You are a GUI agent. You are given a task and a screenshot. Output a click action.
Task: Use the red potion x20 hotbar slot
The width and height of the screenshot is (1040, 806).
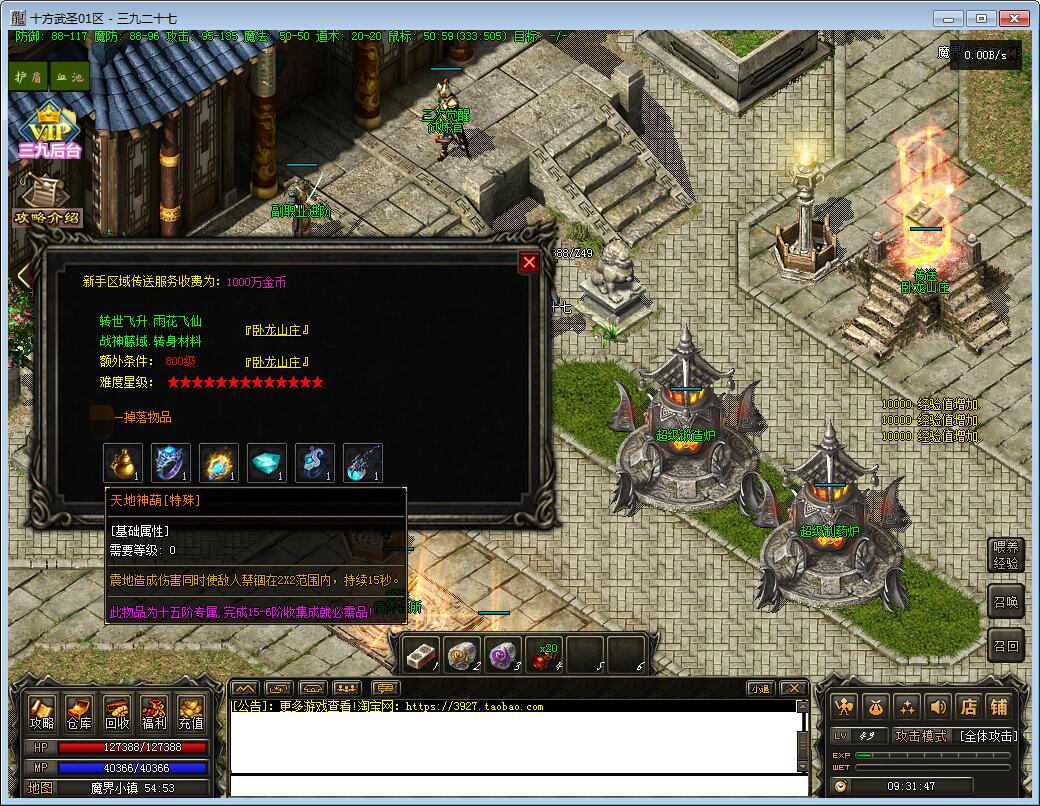(544, 654)
